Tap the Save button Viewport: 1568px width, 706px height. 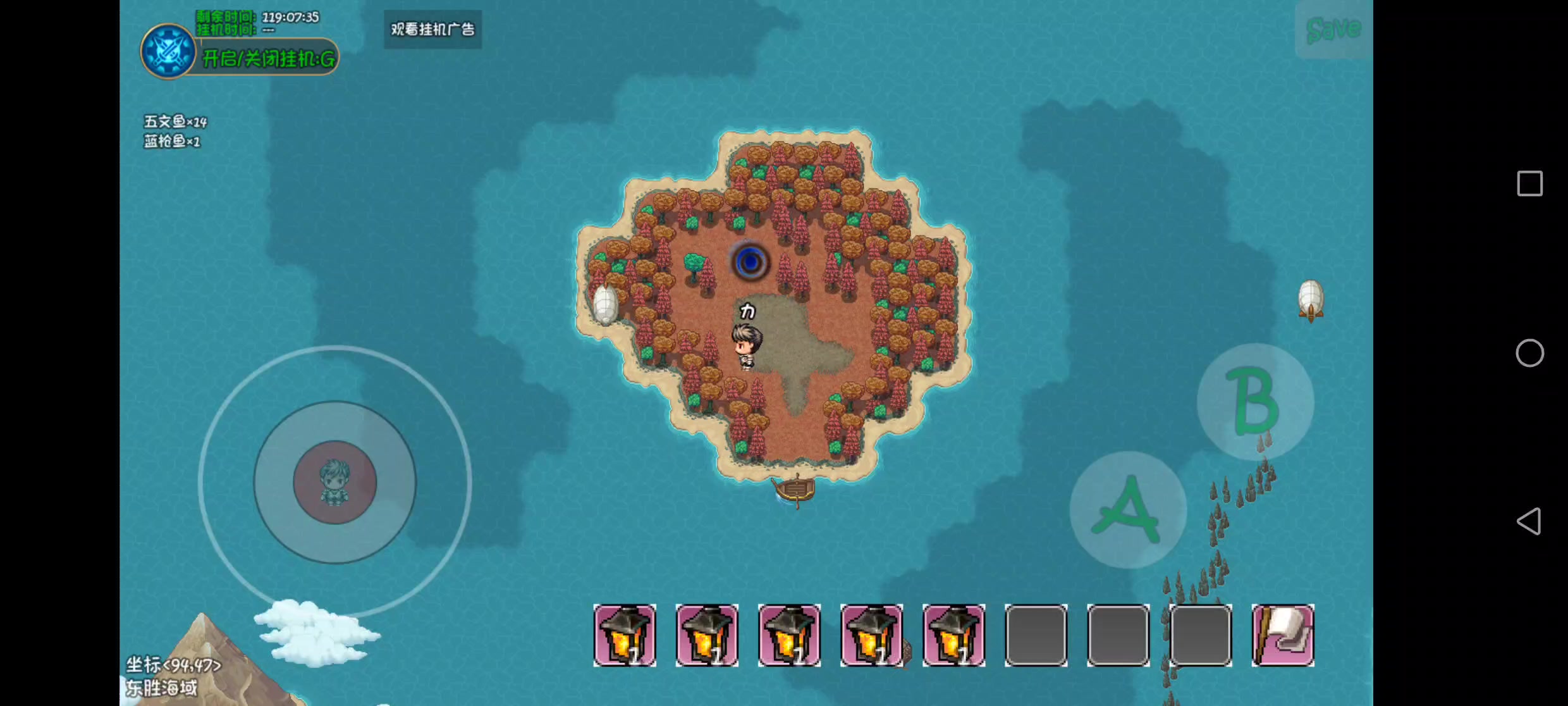pyautogui.click(x=1333, y=29)
